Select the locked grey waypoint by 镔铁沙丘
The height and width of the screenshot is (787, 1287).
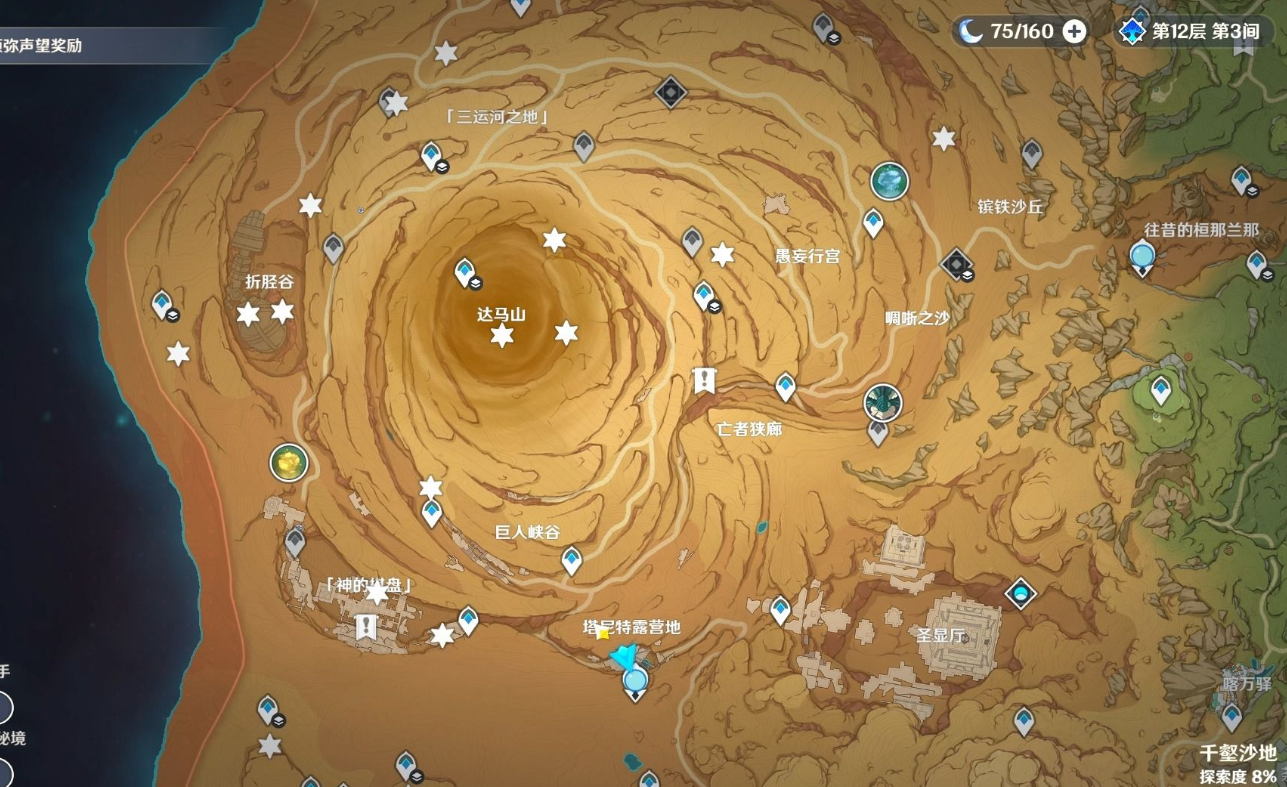[x=1032, y=152]
